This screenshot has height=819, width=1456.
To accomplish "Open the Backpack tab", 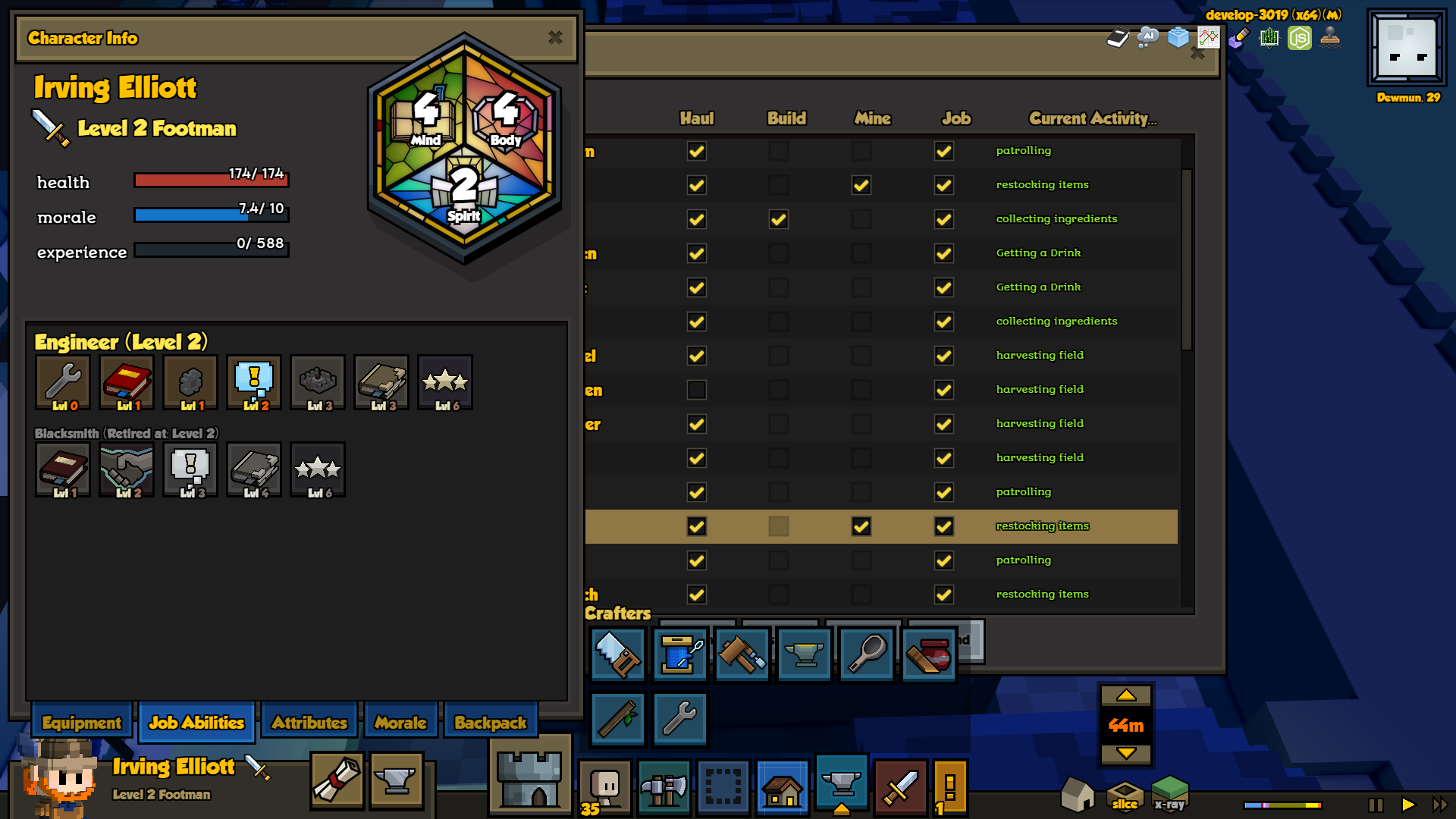I will (x=490, y=723).
